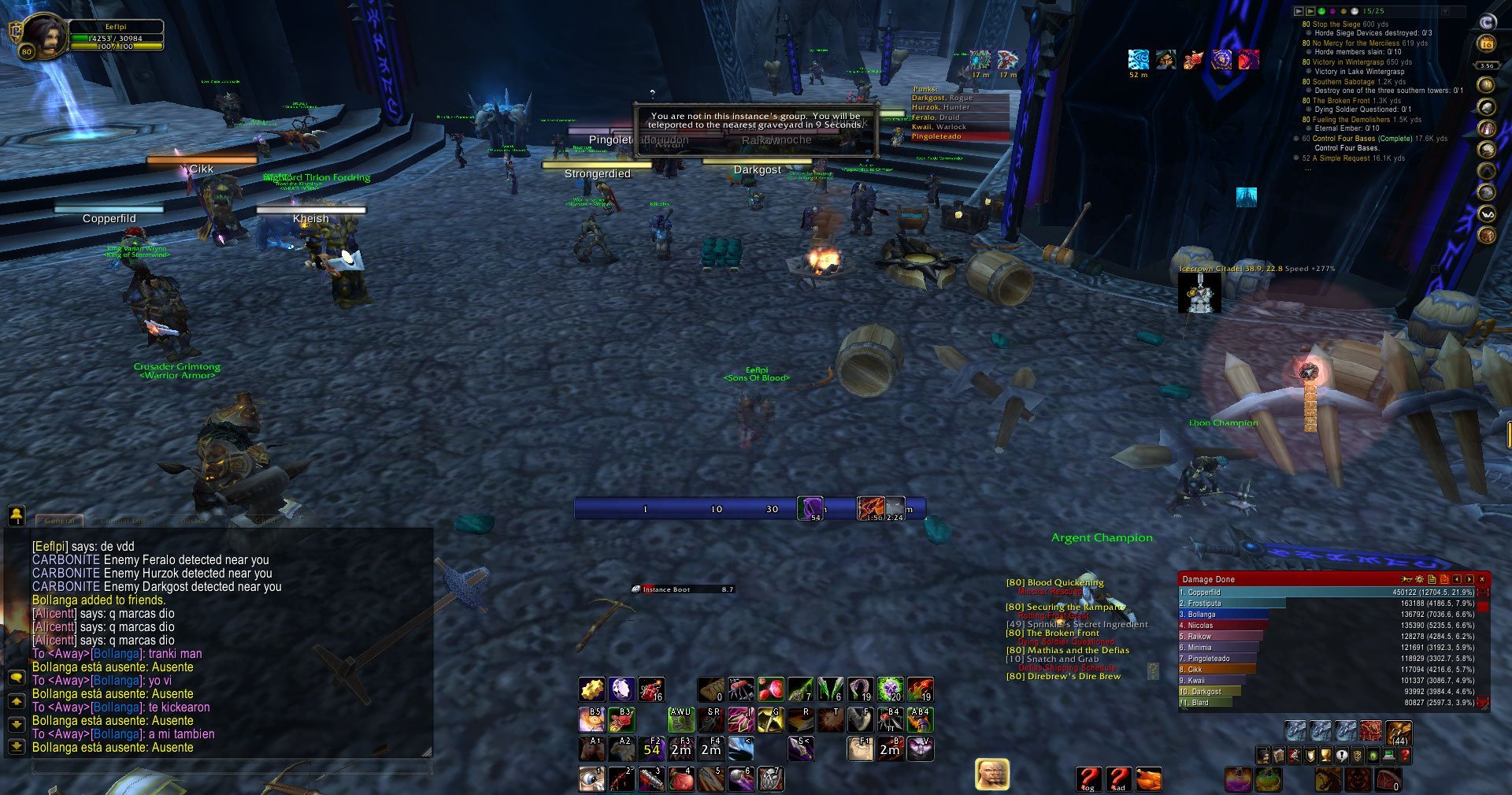Switch to the General chat tab
The width and height of the screenshot is (1512, 795).
click(60, 520)
